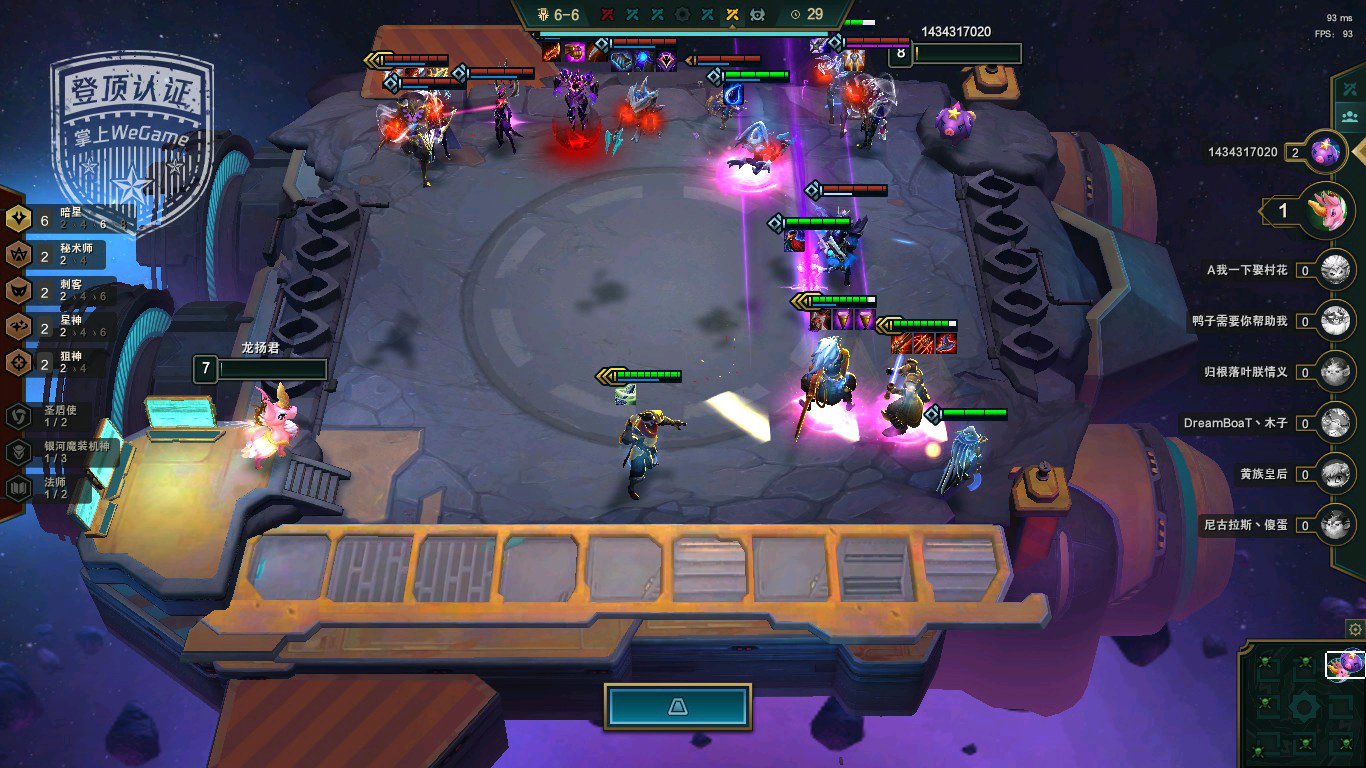
Task: Toggle the shop panel button at the bottom
Action: [678, 706]
